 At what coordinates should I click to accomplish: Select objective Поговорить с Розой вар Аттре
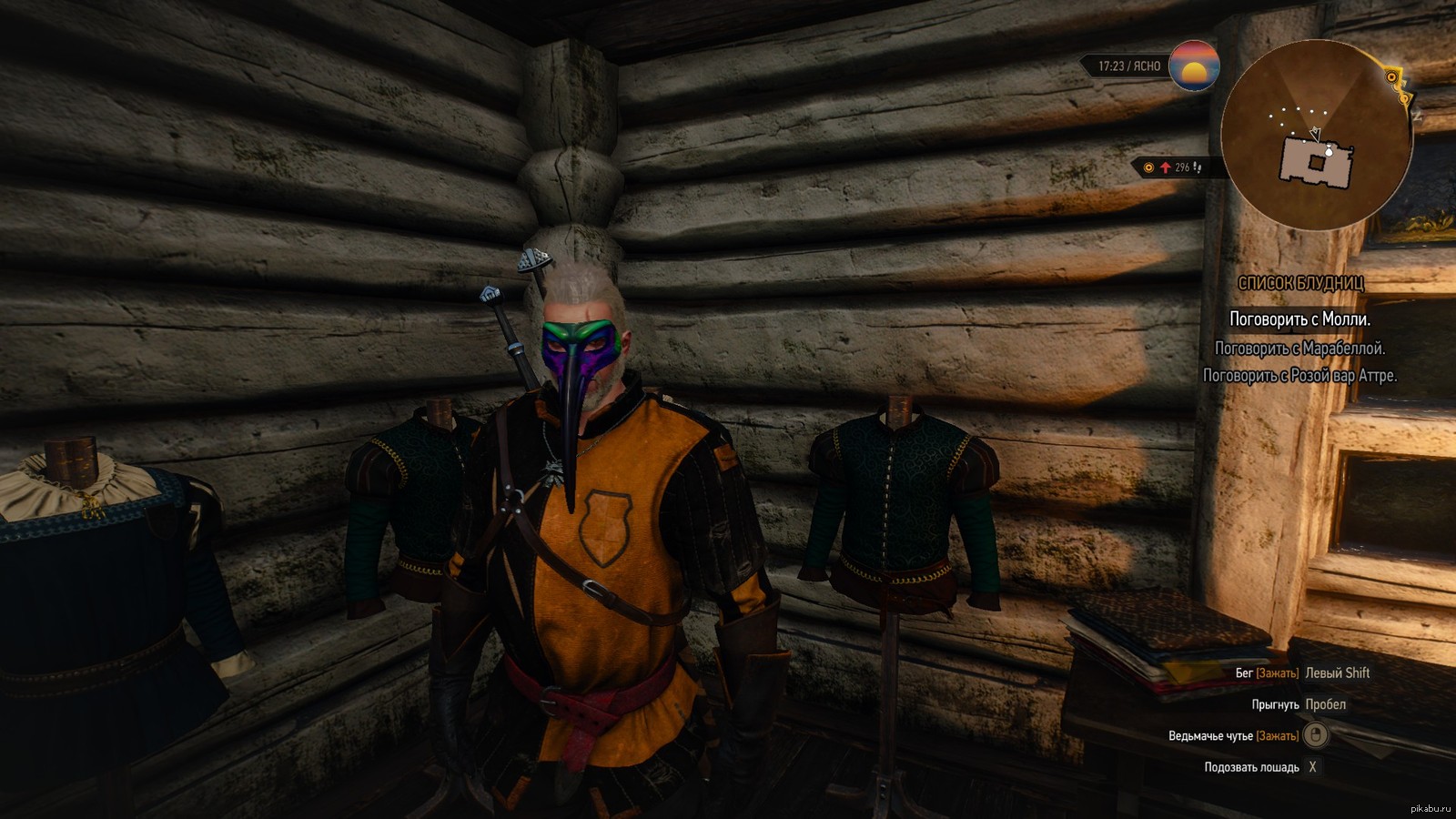(1299, 376)
